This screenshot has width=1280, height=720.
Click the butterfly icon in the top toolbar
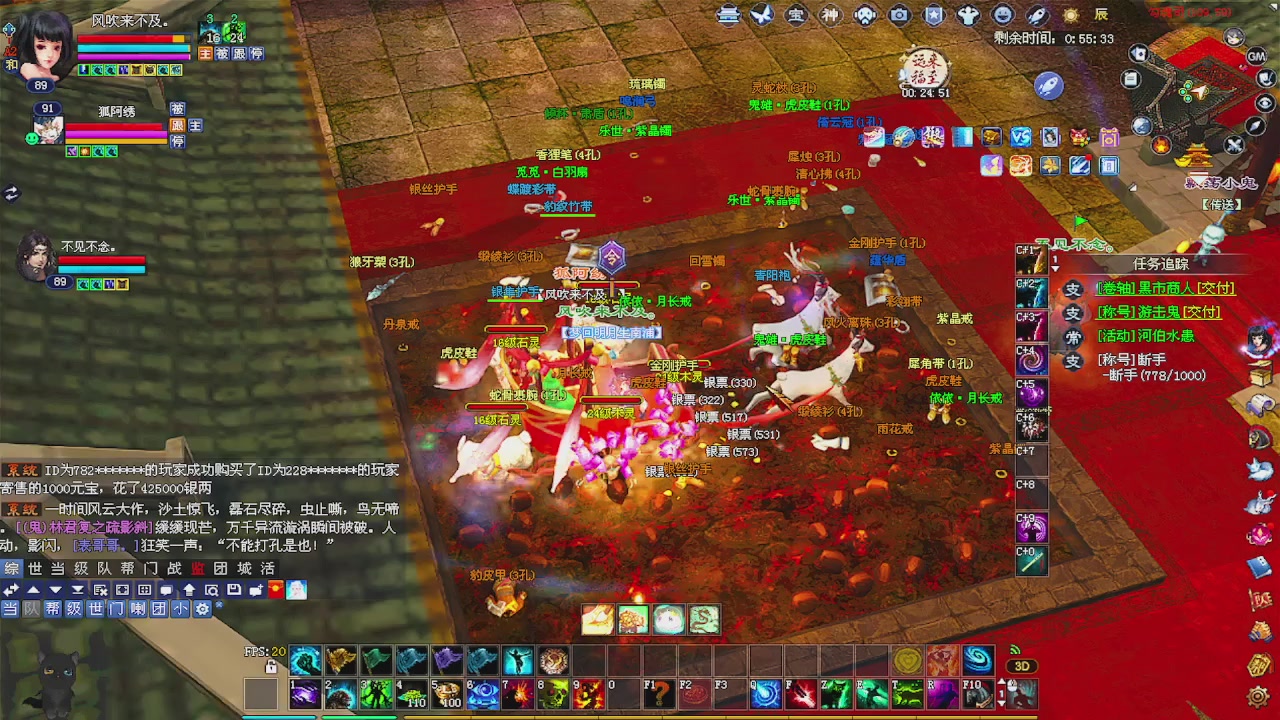coord(762,15)
